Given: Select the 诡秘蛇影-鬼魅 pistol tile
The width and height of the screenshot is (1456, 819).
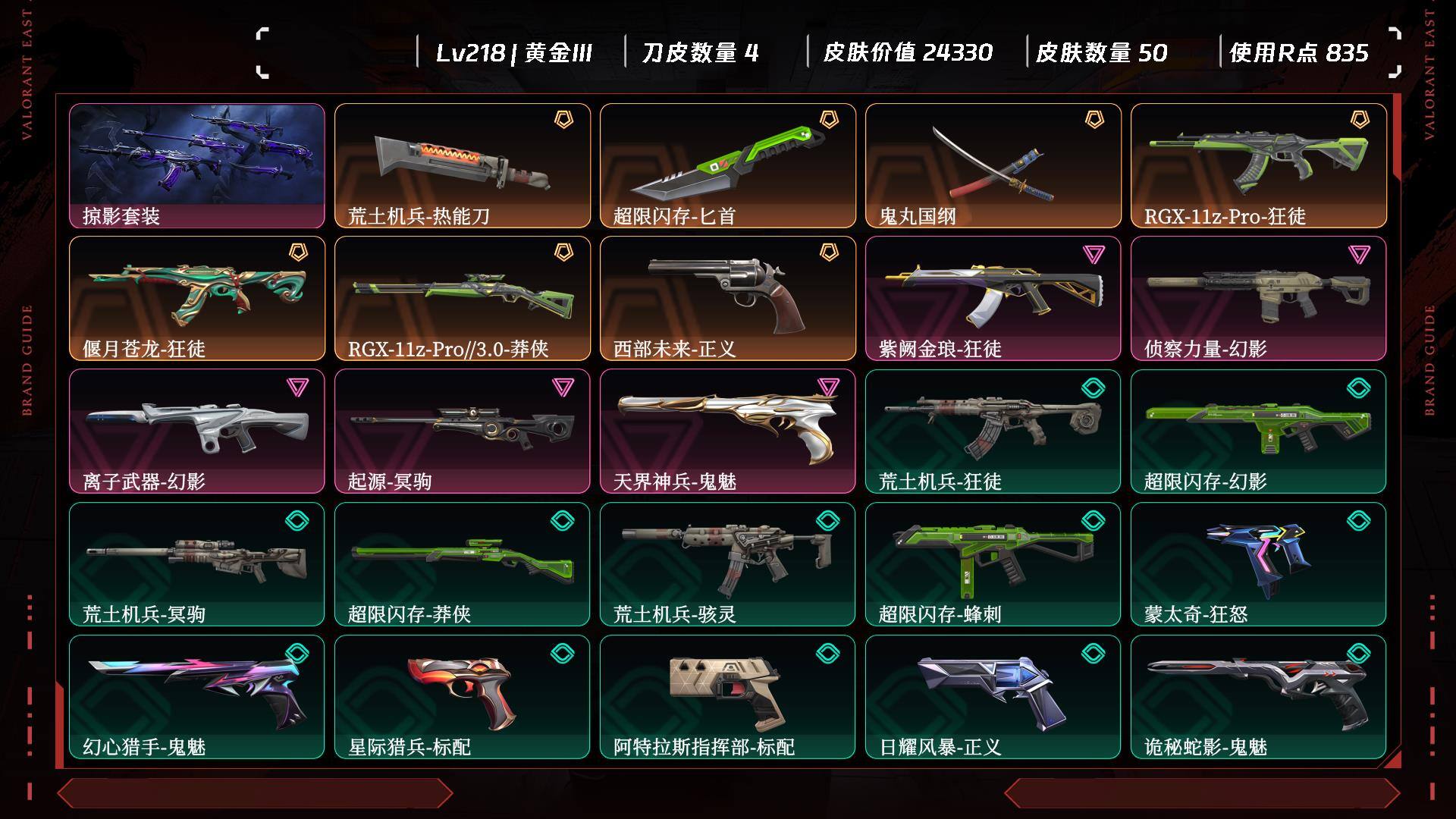Looking at the screenshot, I should coord(1258,696).
